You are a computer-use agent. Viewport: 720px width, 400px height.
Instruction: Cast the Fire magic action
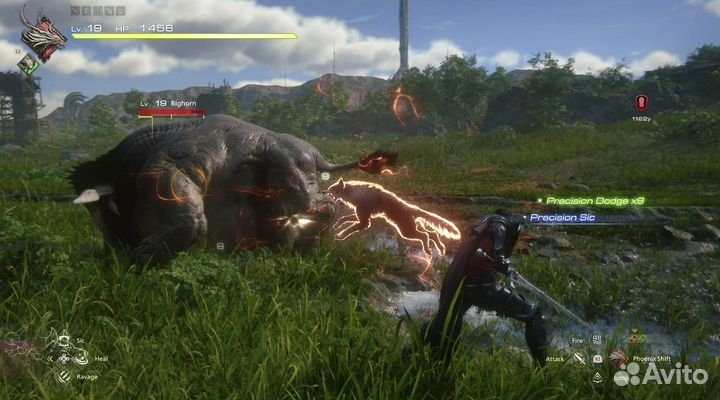point(596,341)
